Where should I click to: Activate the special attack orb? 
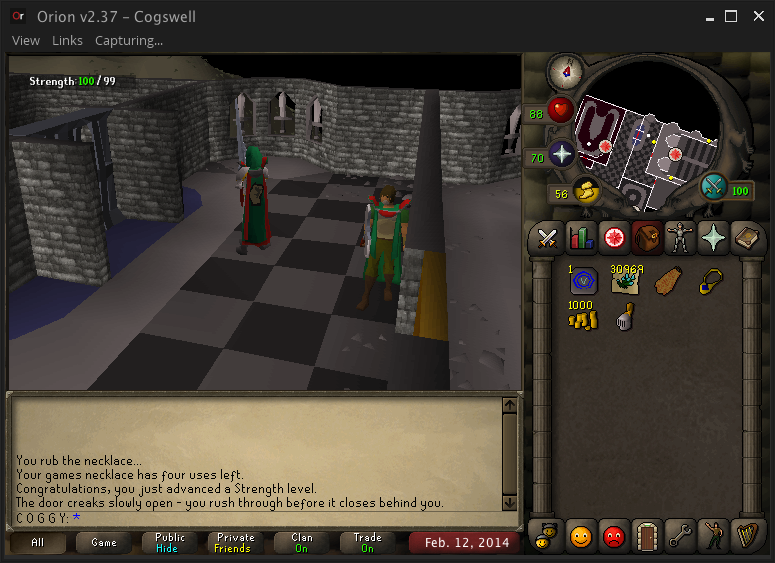tap(714, 187)
